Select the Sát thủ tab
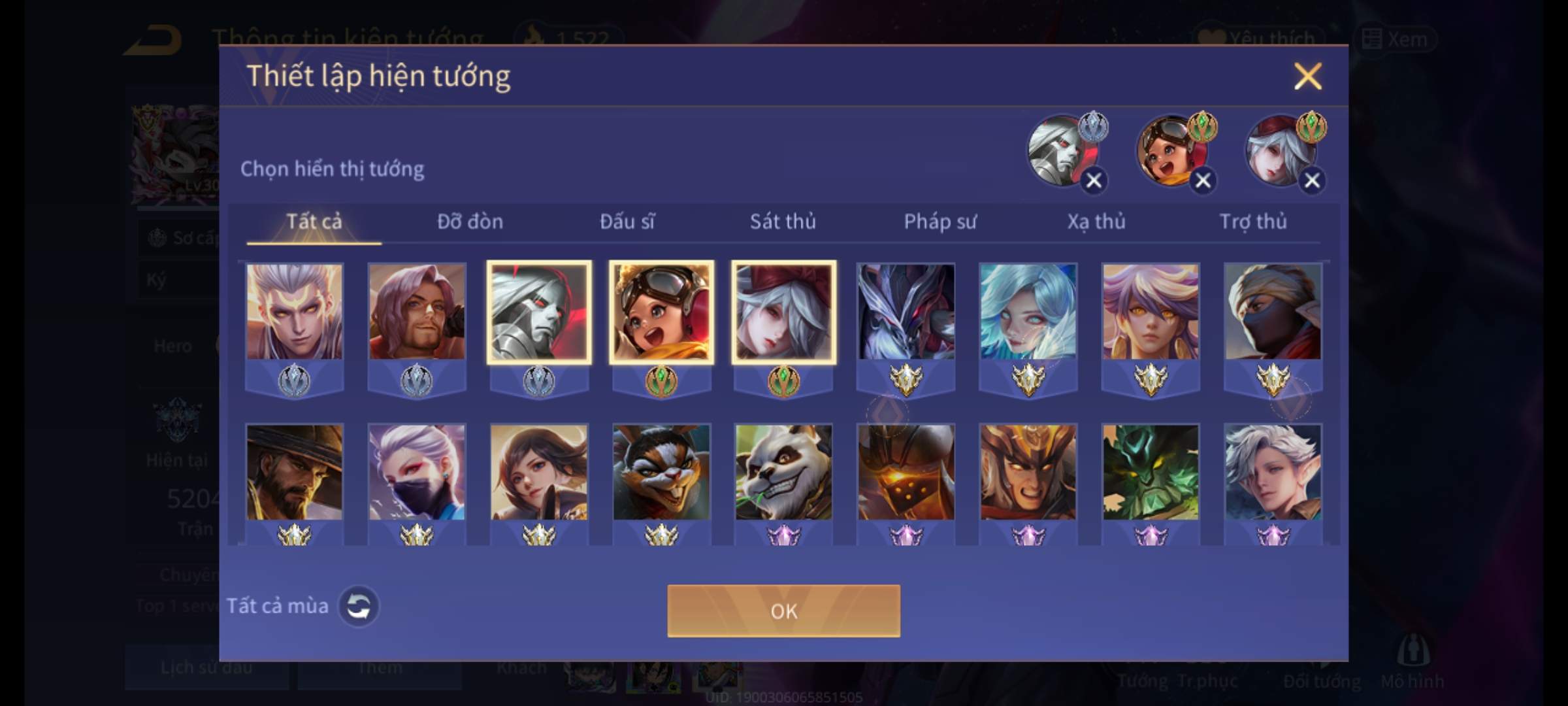 (x=783, y=222)
